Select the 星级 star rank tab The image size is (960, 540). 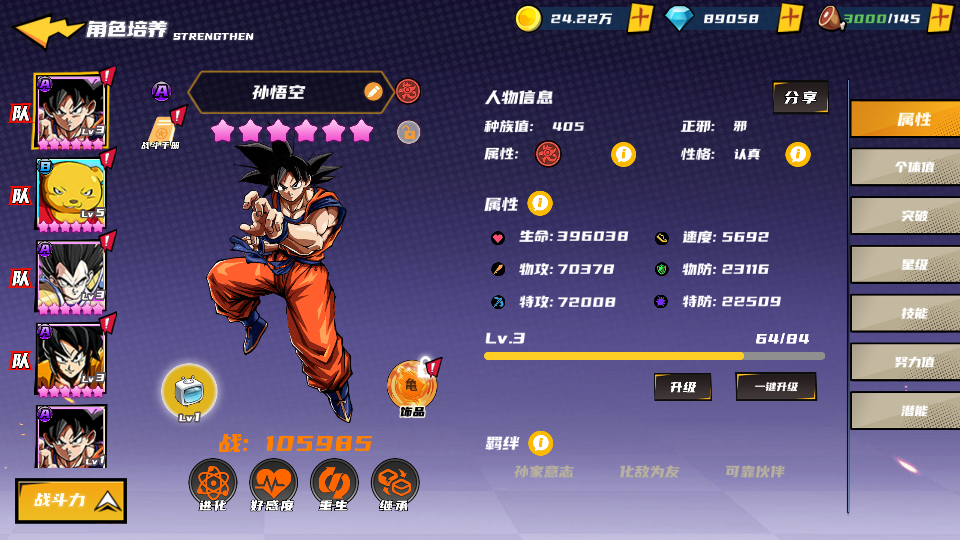[x=904, y=264]
